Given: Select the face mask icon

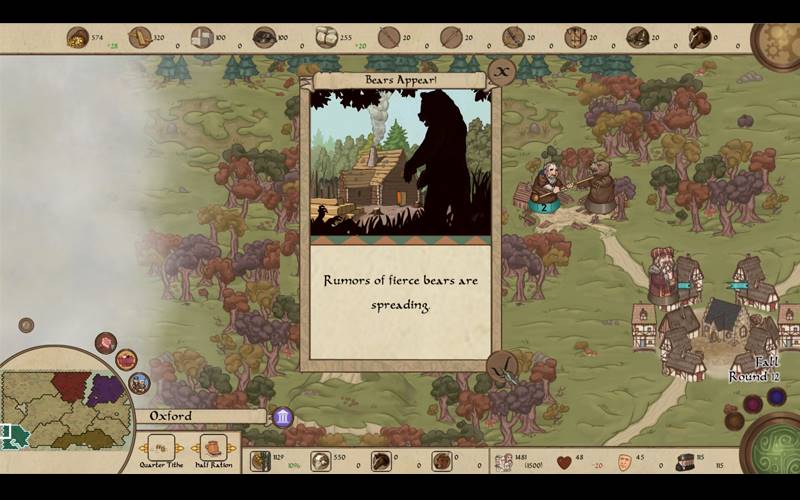Looking at the screenshot, I should point(623,461).
